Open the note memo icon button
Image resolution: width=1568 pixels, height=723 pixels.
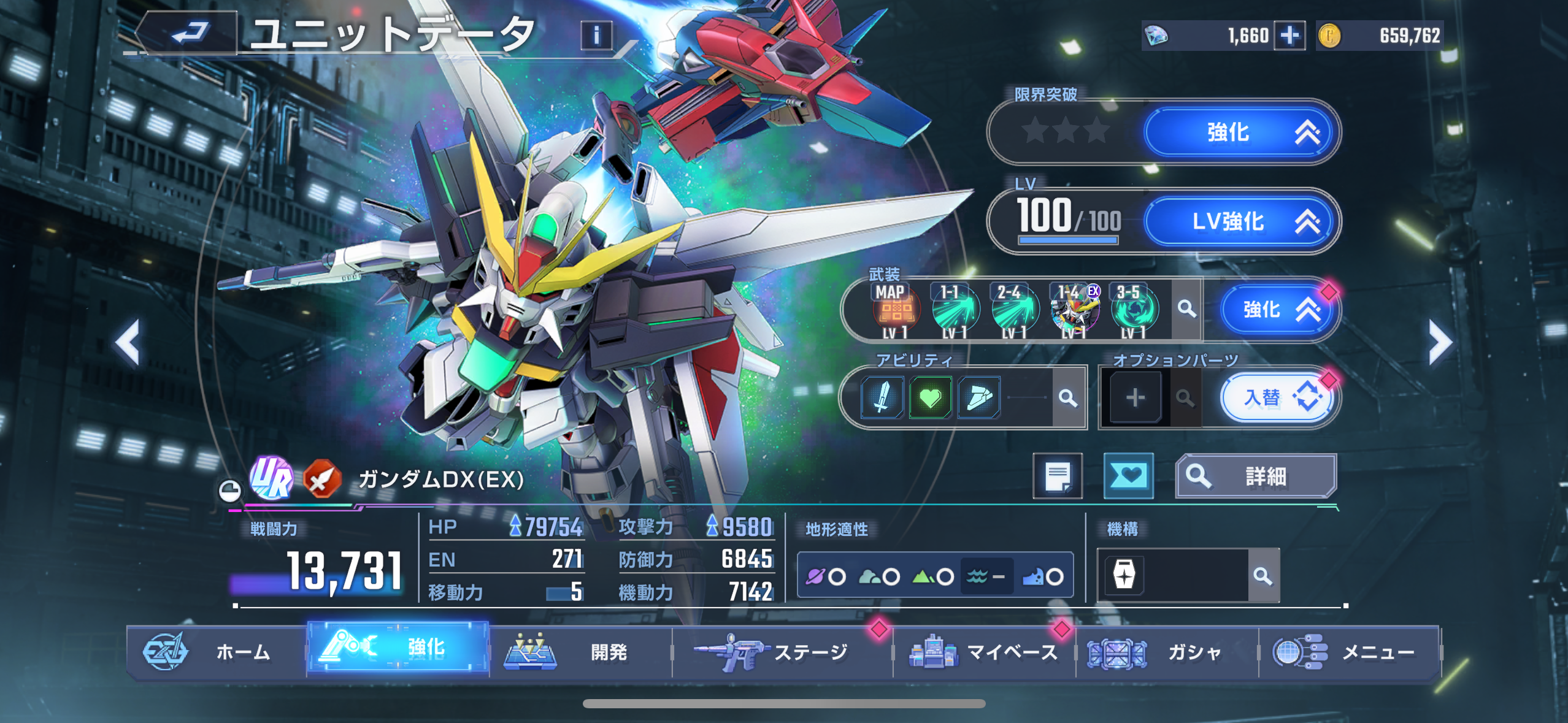[1058, 476]
